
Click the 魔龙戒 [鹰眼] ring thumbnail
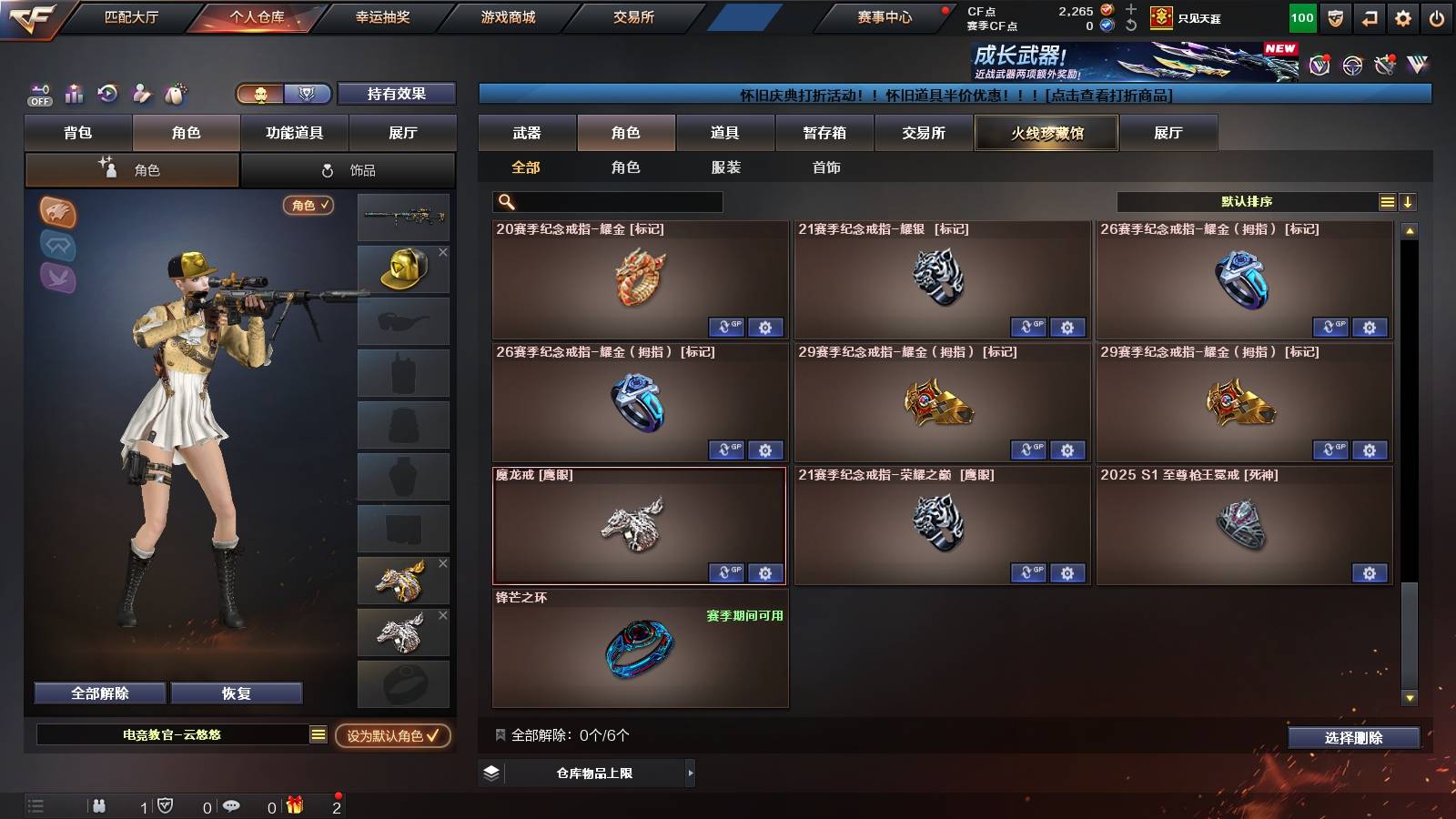click(x=637, y=526)
